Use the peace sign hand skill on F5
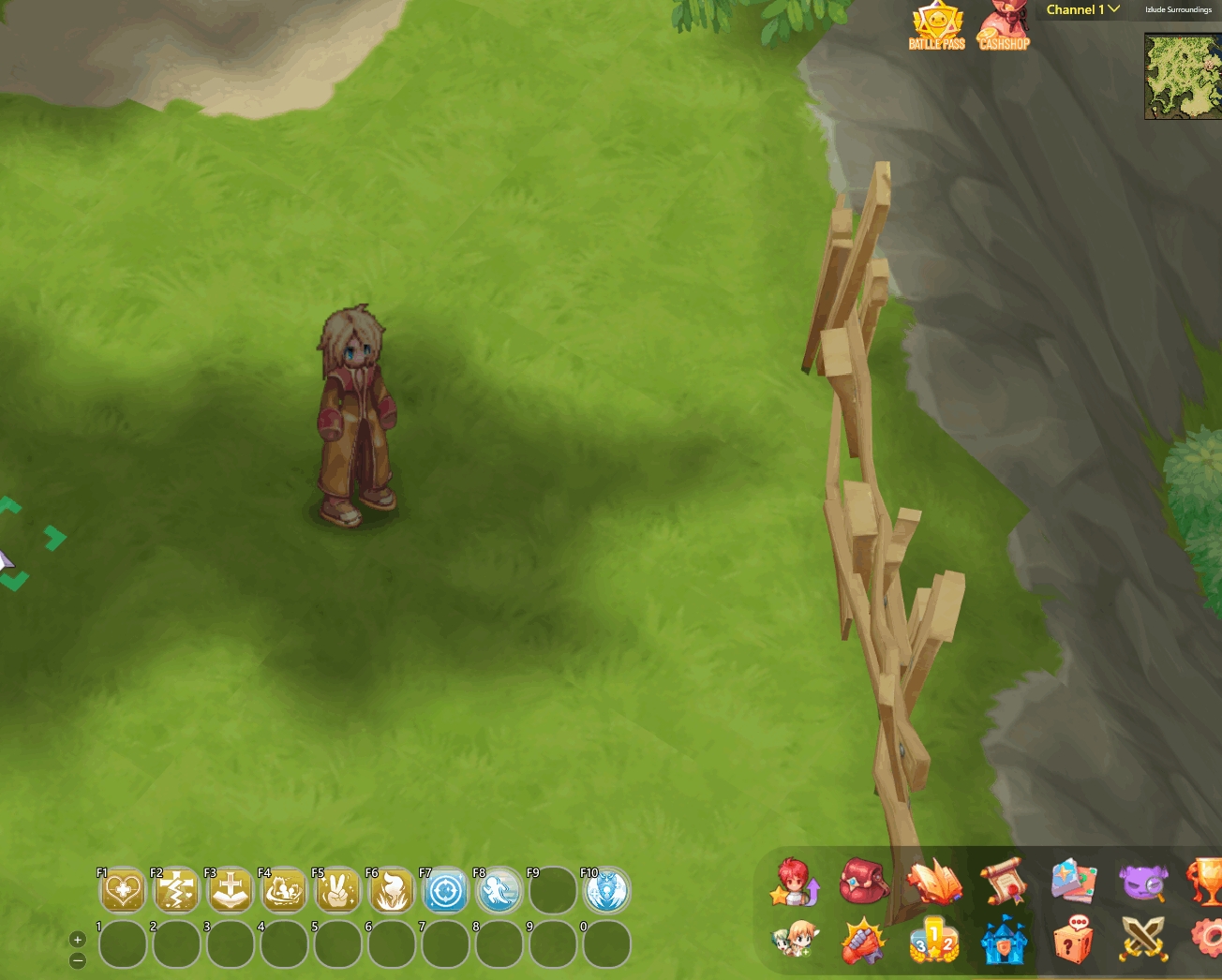Screen dimensions: 1222x980 (337, 890)
